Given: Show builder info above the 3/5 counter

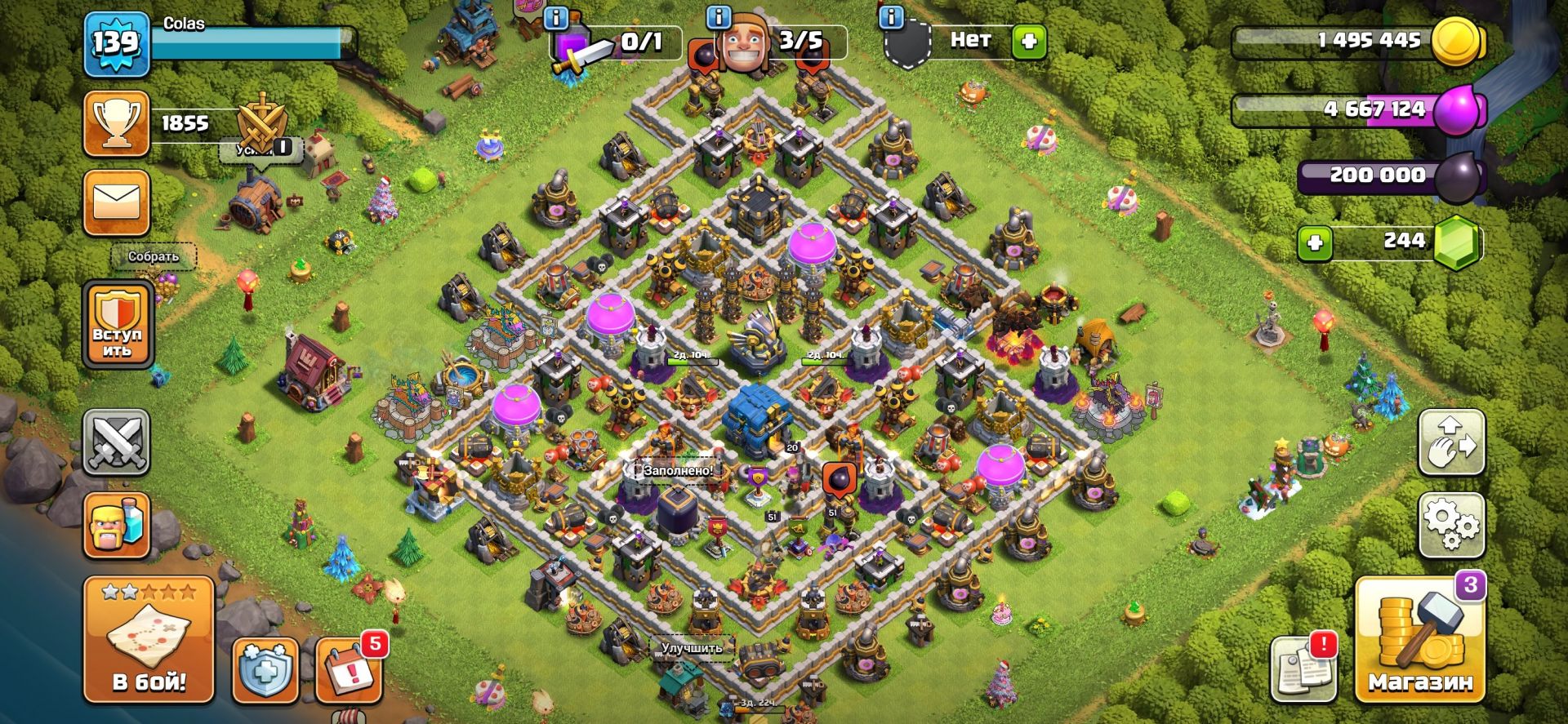Looking at the screenshot, I should point(719,17).
